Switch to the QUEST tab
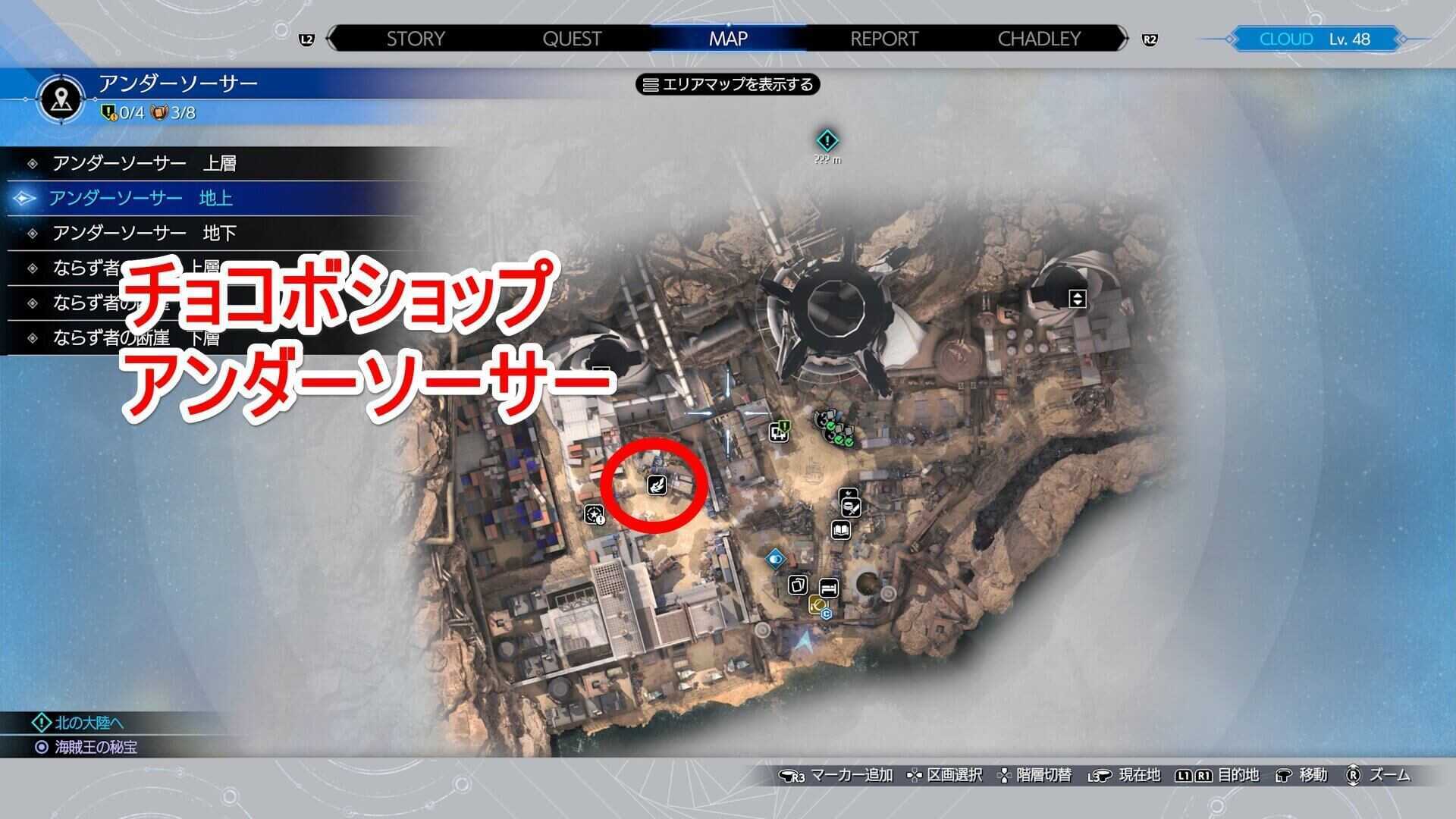The width and height of the screenshot is (1456, 819). pyautogui.click(x=572, y=39)
